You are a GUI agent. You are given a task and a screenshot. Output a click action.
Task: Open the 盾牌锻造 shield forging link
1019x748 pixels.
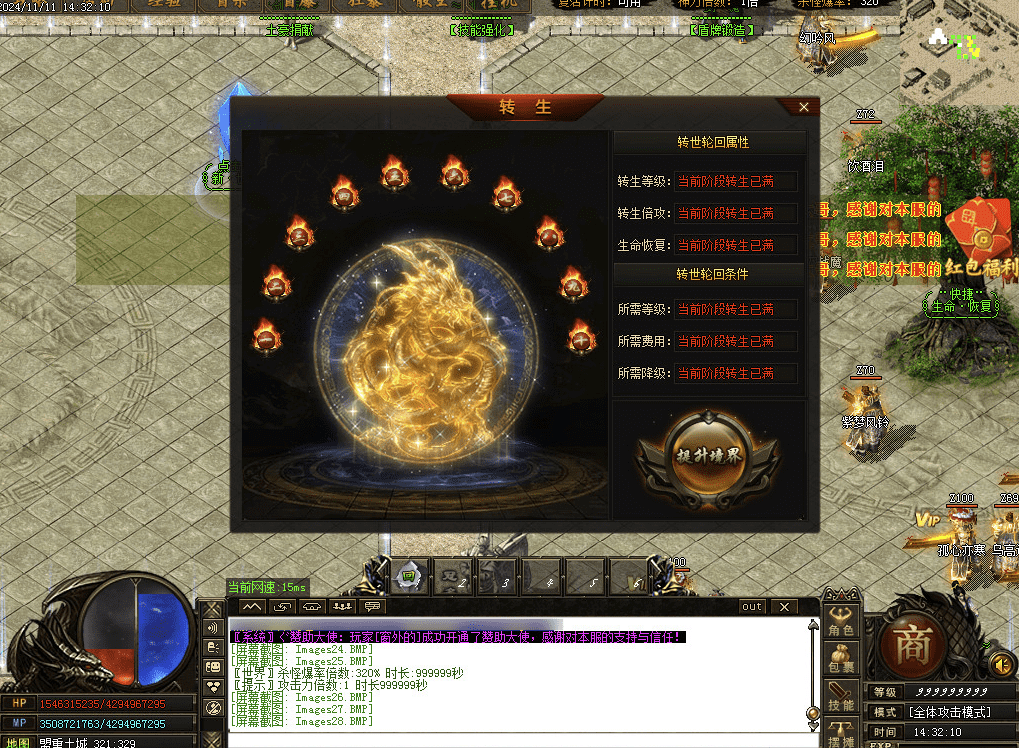(x=722, y=30)
